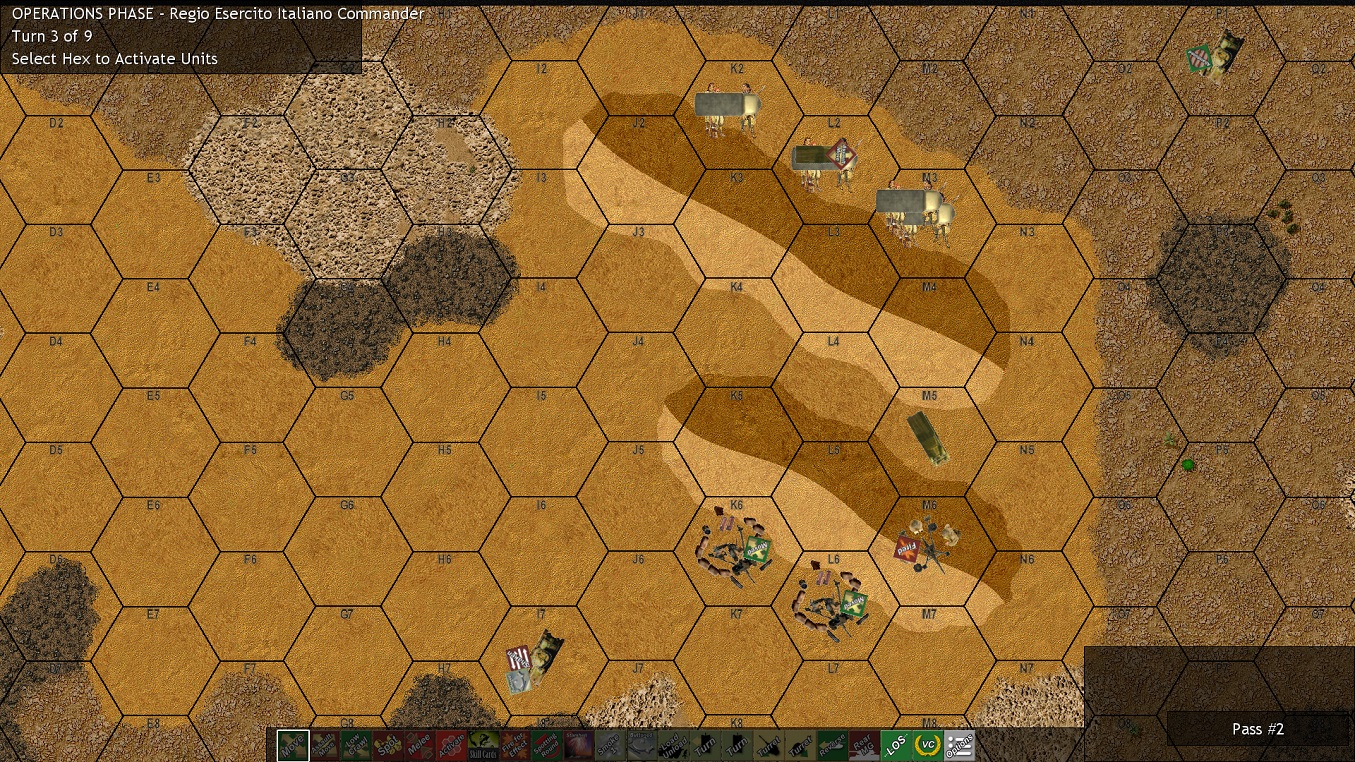Select the Move command icon

pyautogui.click(x=291, y=744)
